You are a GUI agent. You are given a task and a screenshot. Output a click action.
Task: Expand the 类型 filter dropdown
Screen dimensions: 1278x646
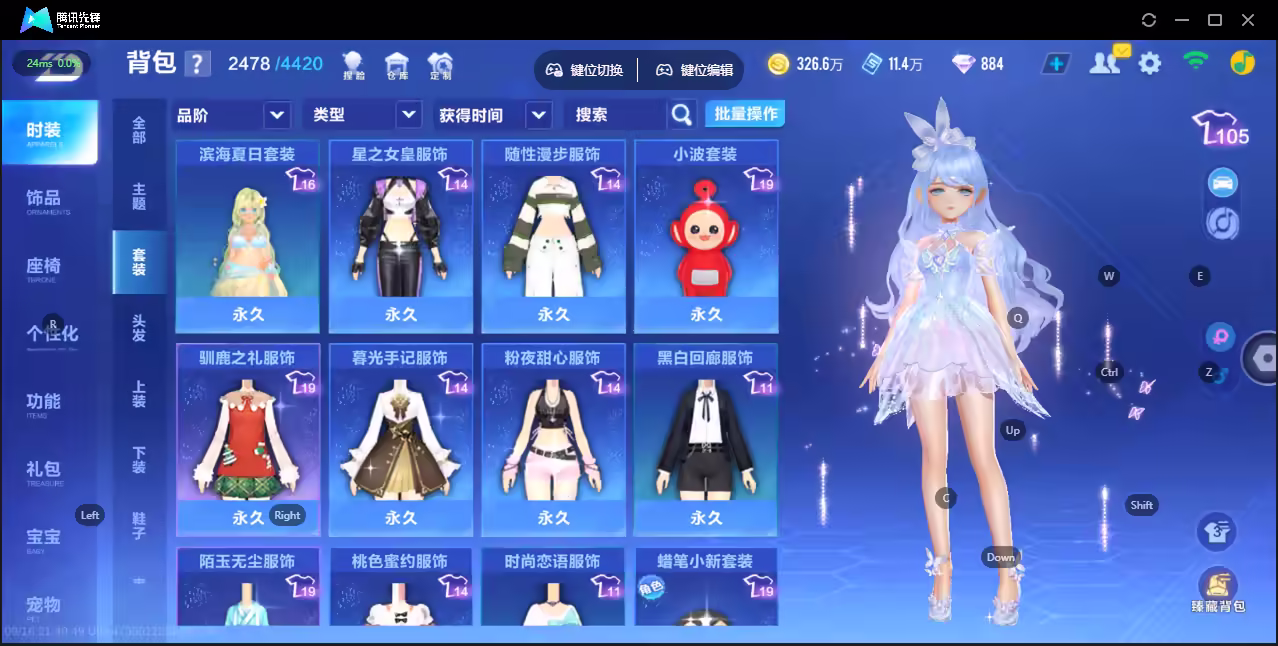click(362, 115)
